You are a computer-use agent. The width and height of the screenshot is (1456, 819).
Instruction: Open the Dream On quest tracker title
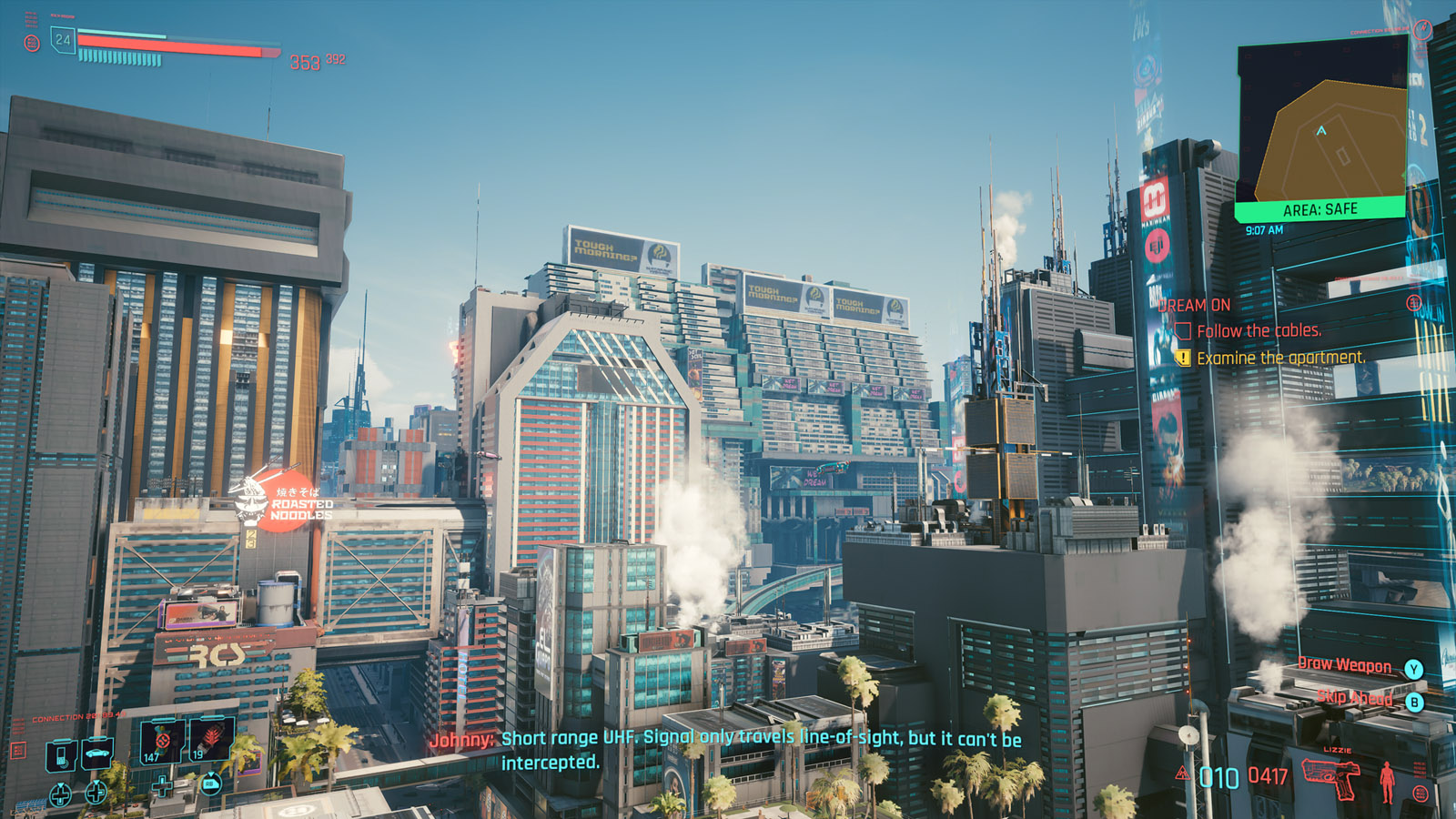coord(1195,306)
